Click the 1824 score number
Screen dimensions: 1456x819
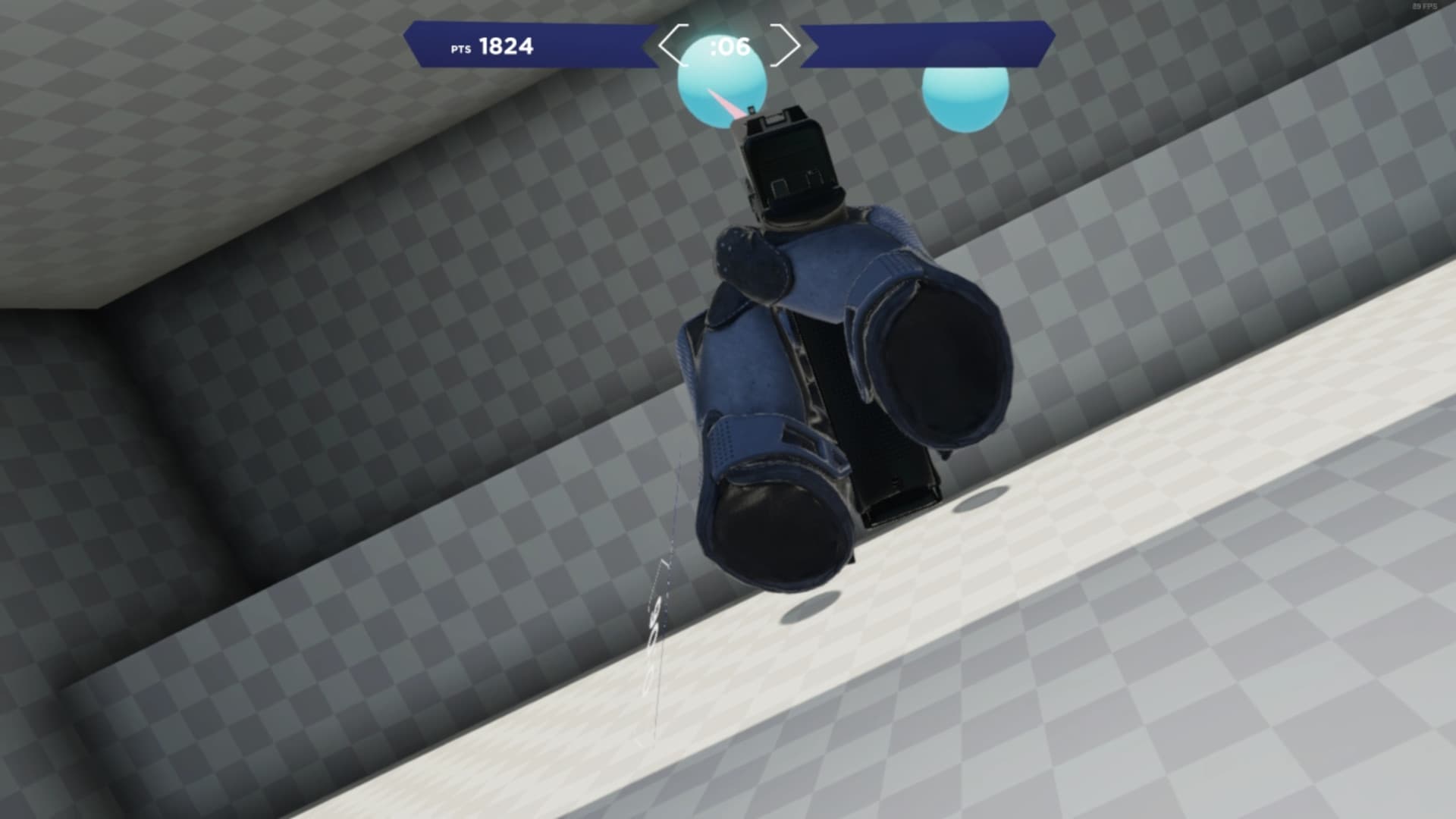pyautogui.click(x=506, y=46)
